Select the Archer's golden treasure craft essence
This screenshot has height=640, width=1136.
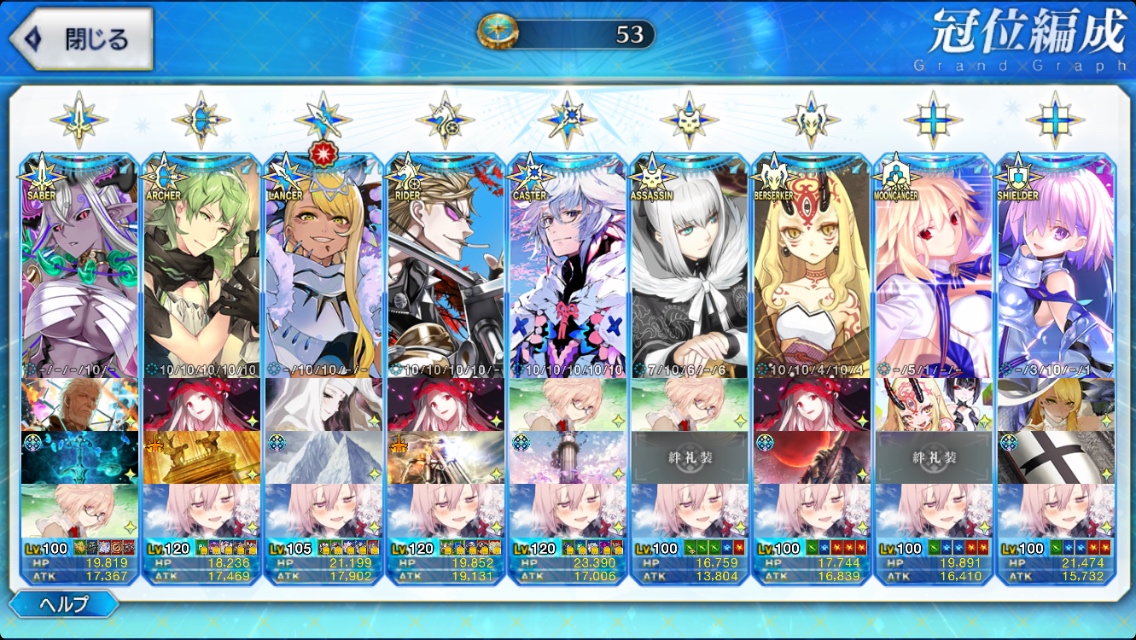pos(202,457)
